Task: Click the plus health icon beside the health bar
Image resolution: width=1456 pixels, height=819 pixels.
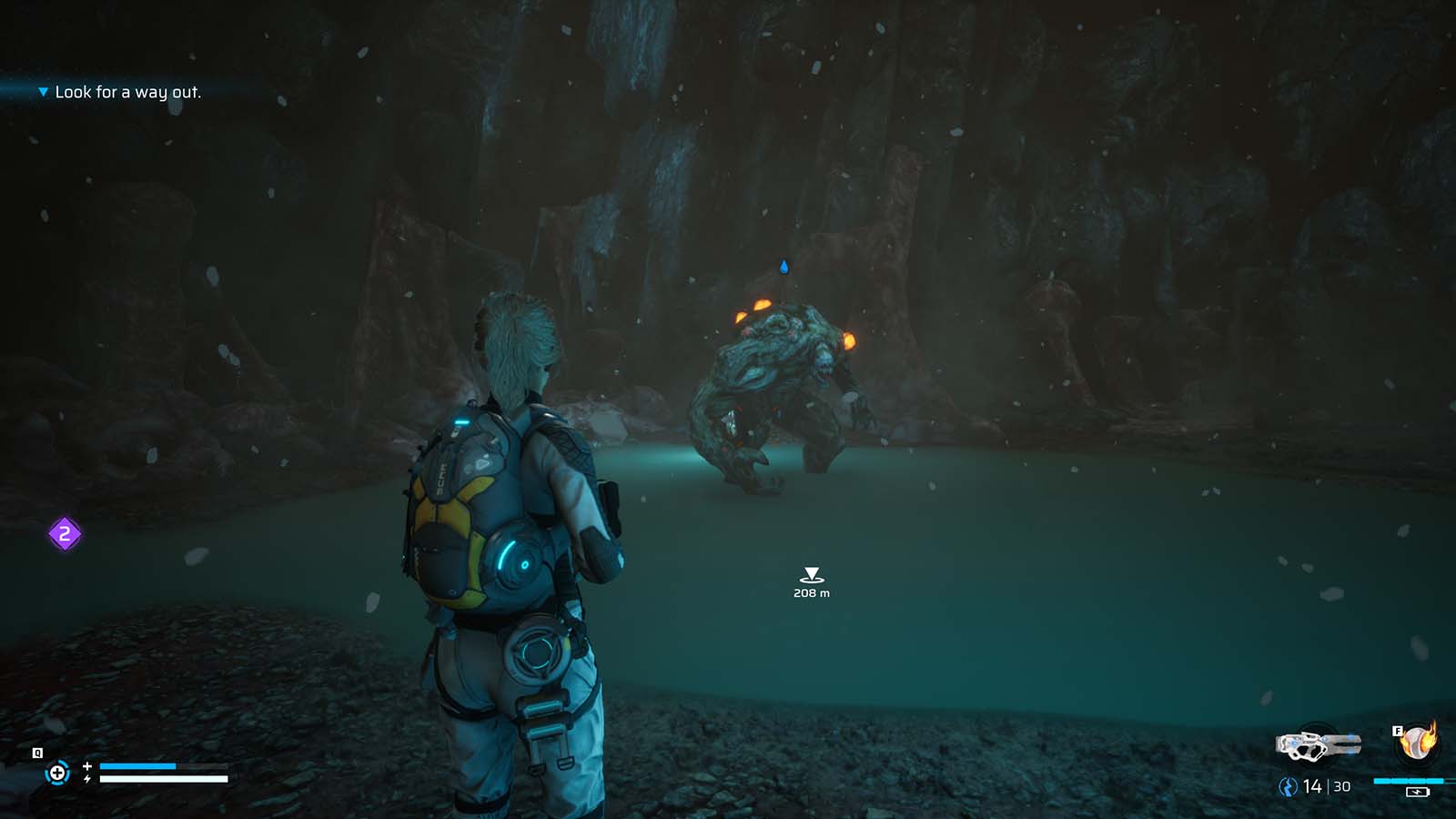Action: [87, 766]
